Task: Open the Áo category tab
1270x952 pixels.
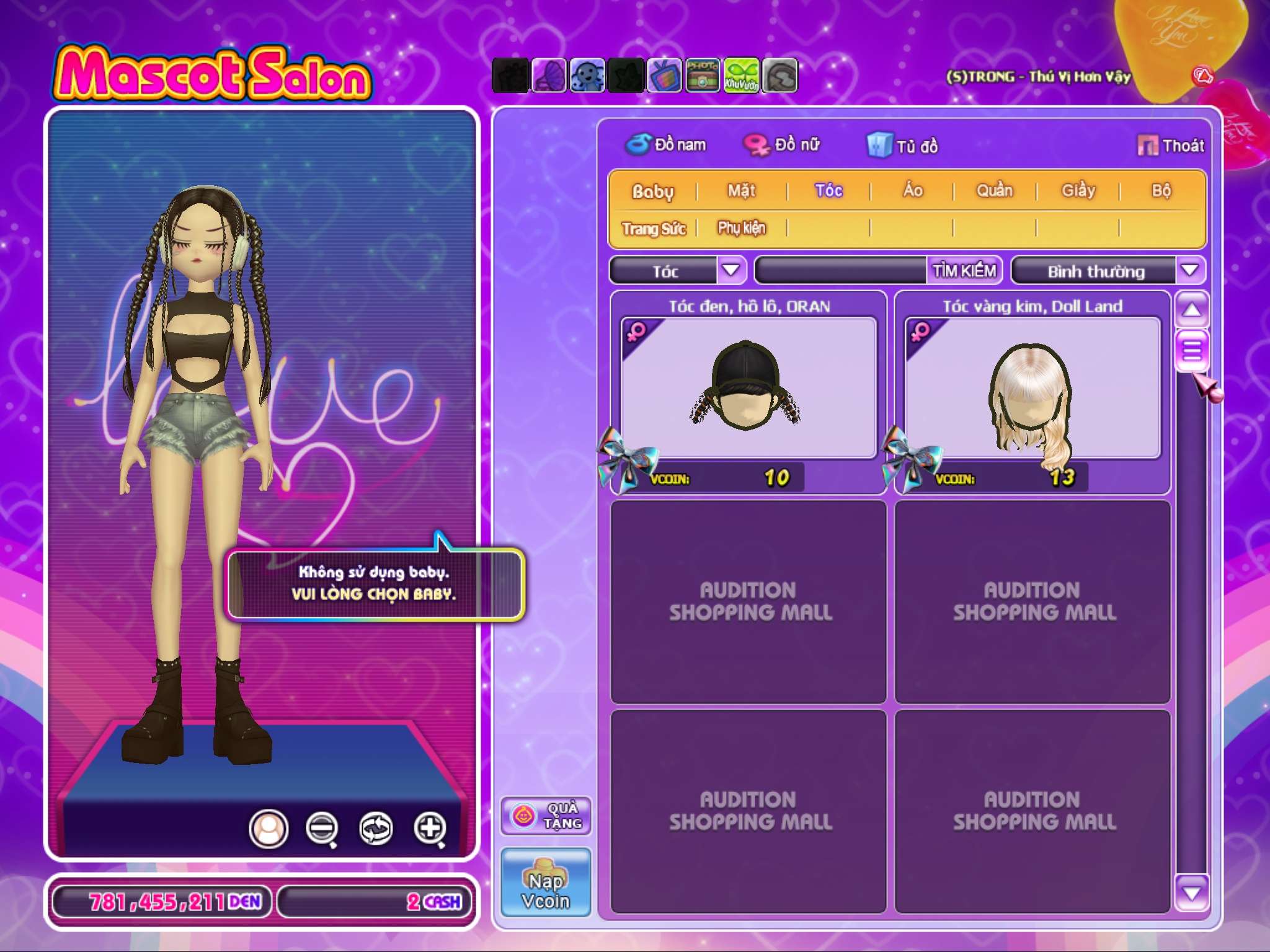Action: click(x=912, y=191)
